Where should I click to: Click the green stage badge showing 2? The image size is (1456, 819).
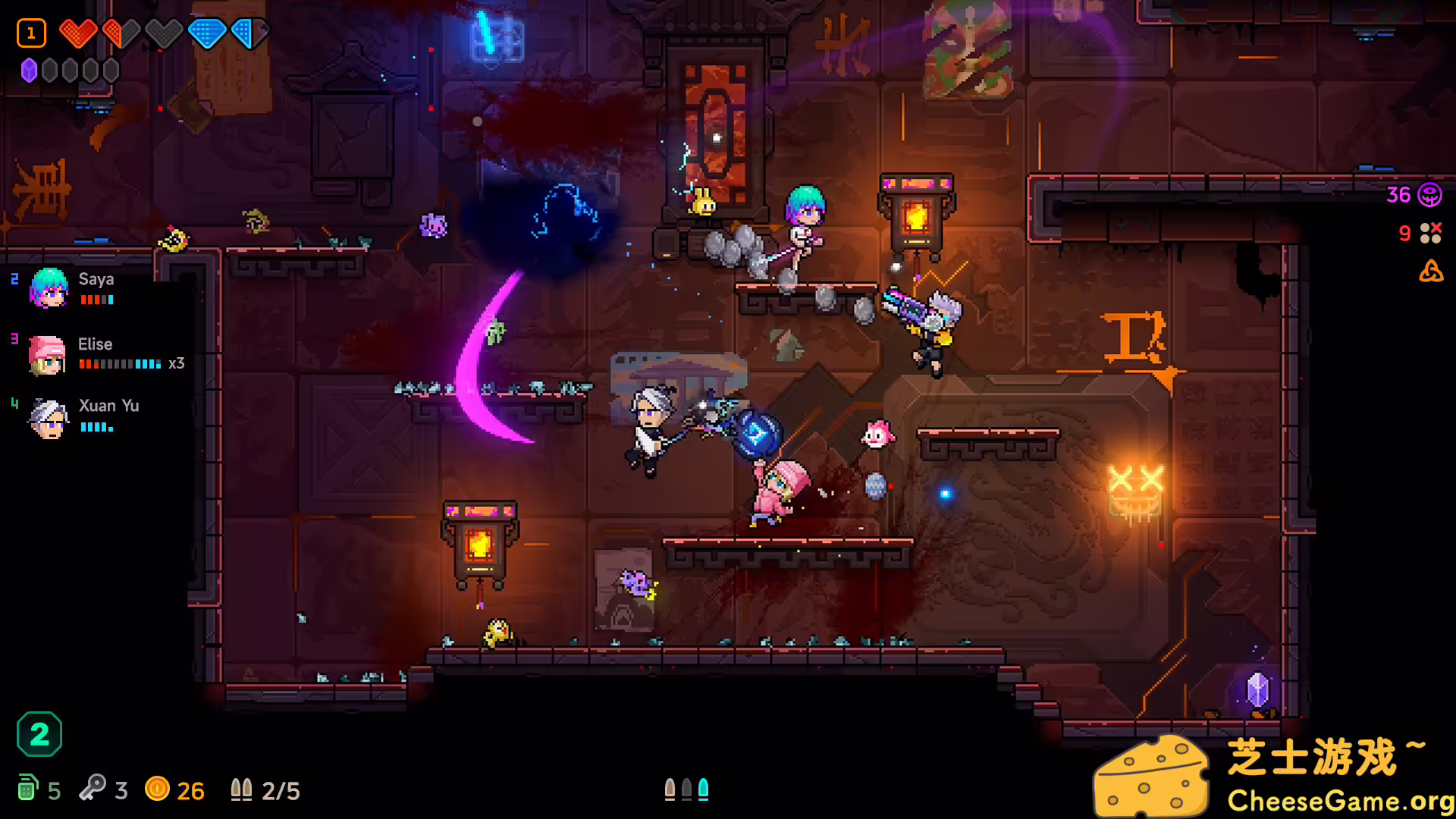pos(40,733)
